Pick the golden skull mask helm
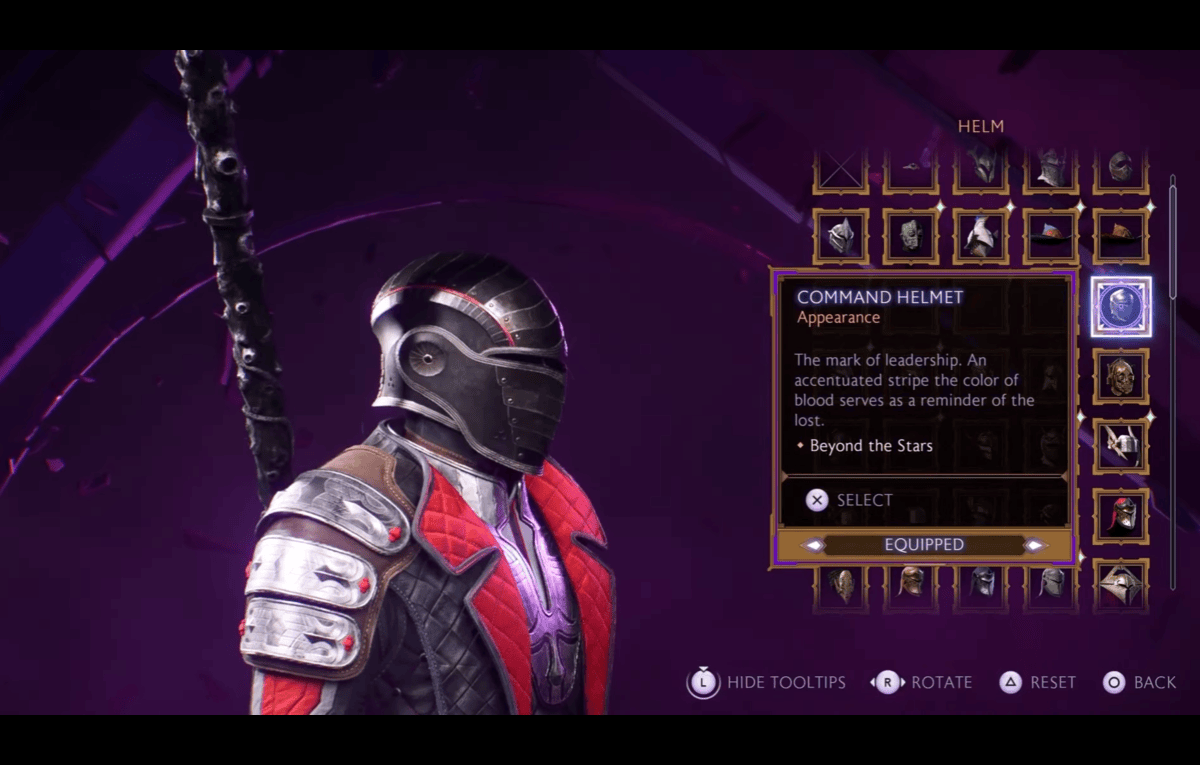This screenshot has width=1200, height=765. pos(1120,376)
